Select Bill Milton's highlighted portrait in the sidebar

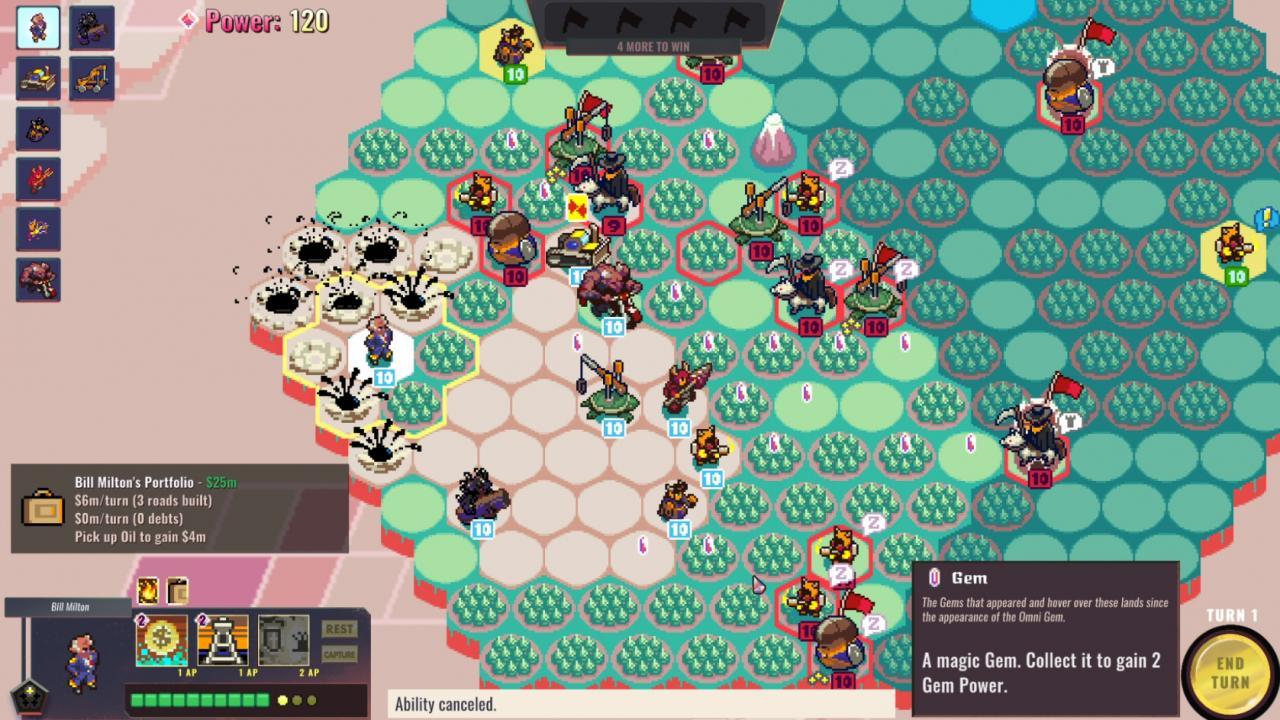click(x=38, y=26)
